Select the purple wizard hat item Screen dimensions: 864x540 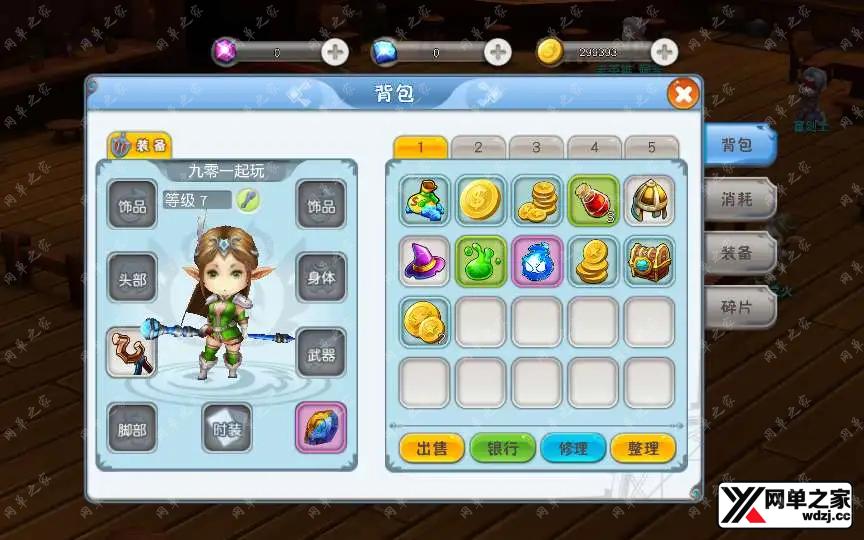point(425,261)
